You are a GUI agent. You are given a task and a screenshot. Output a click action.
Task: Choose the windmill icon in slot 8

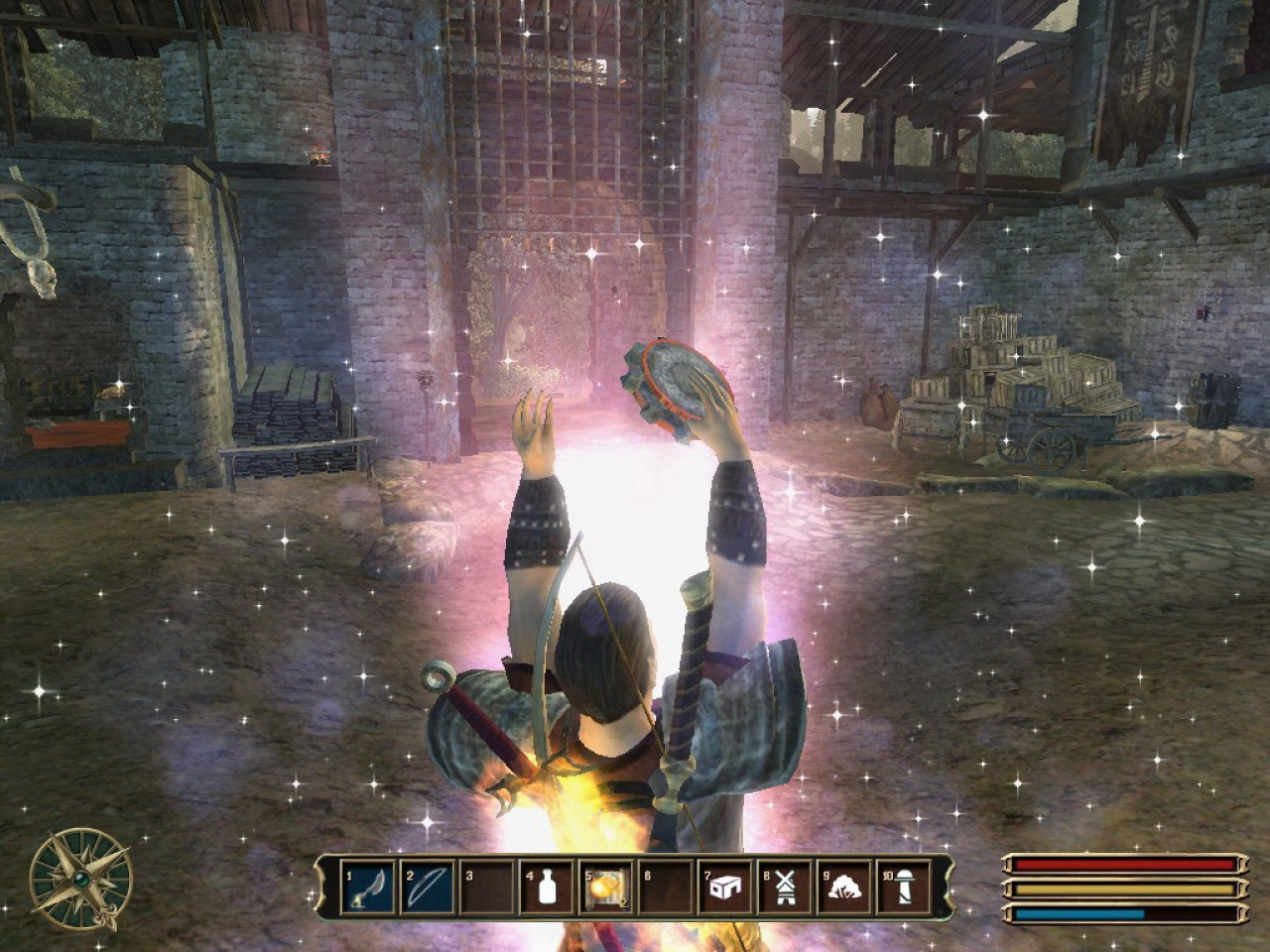782,887
